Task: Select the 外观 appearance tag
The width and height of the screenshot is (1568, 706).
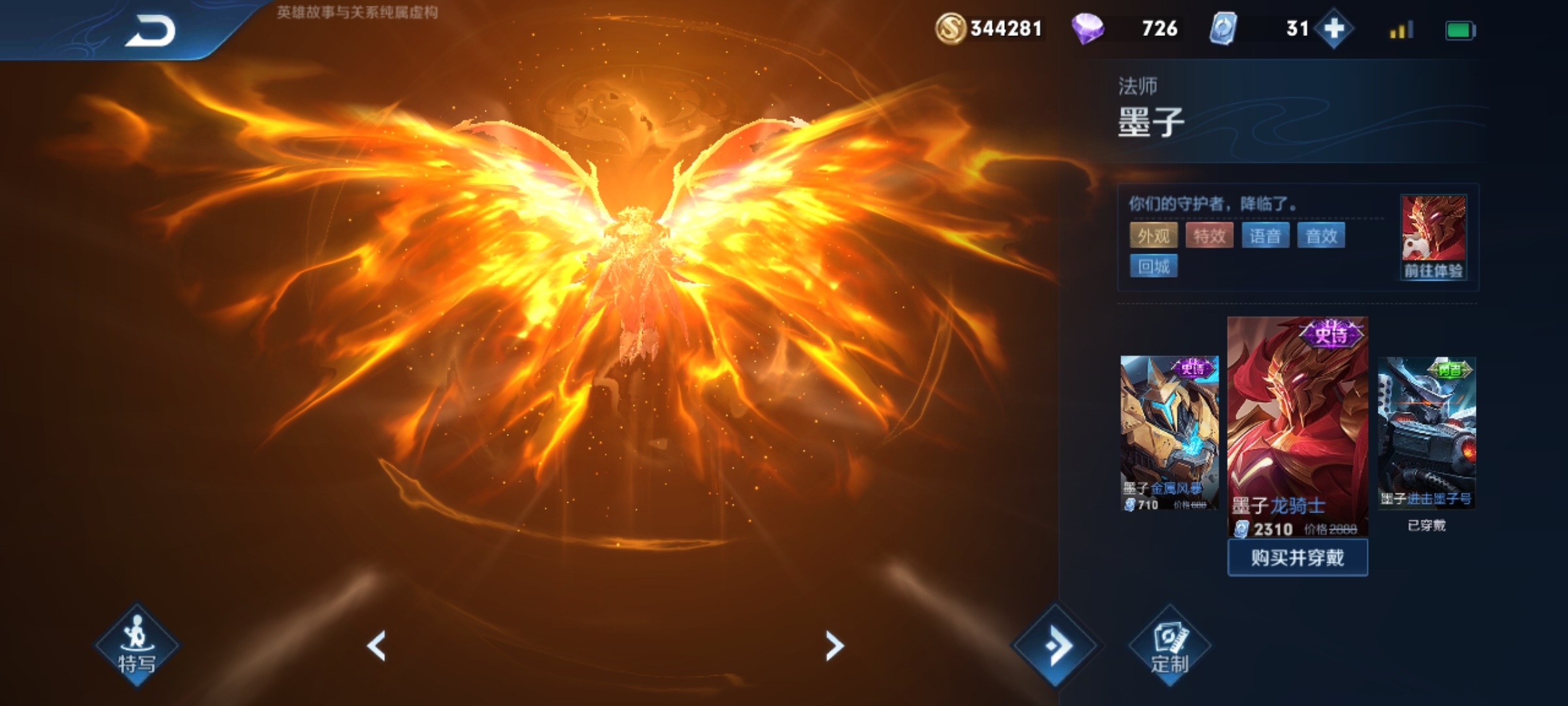Action: coord(1153,235)
